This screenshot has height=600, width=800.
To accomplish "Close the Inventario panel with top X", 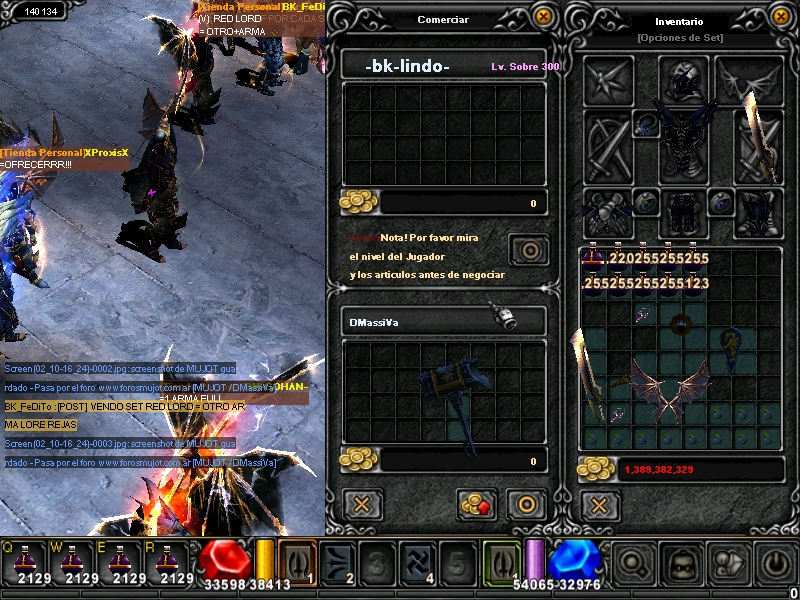I will pos(780,17).
